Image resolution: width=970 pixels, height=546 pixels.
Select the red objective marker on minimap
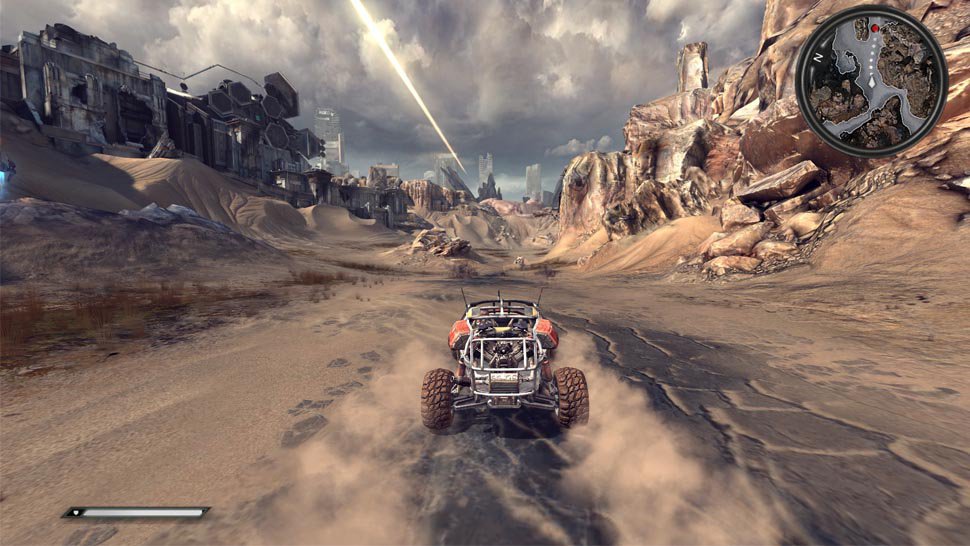coord(874,28)
